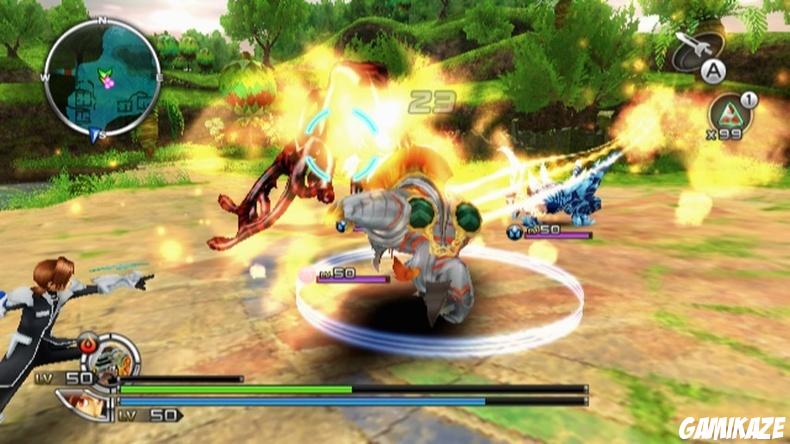The width and height of the screenshot is (790, 444).
Task: Select the red-haired hero portrait
Action: (x=85, y=403)
